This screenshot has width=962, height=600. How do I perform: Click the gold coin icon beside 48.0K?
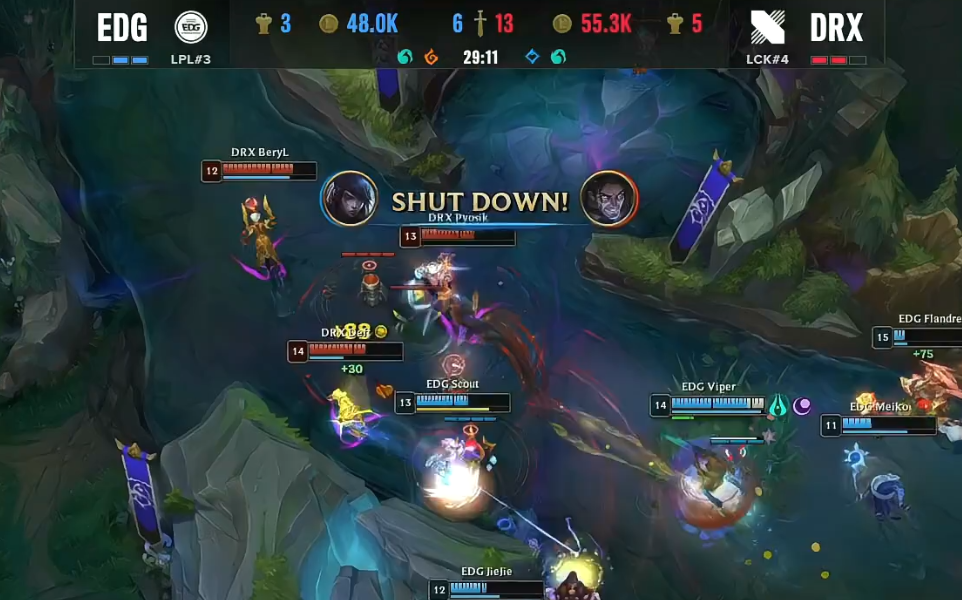tap(329, 24)
